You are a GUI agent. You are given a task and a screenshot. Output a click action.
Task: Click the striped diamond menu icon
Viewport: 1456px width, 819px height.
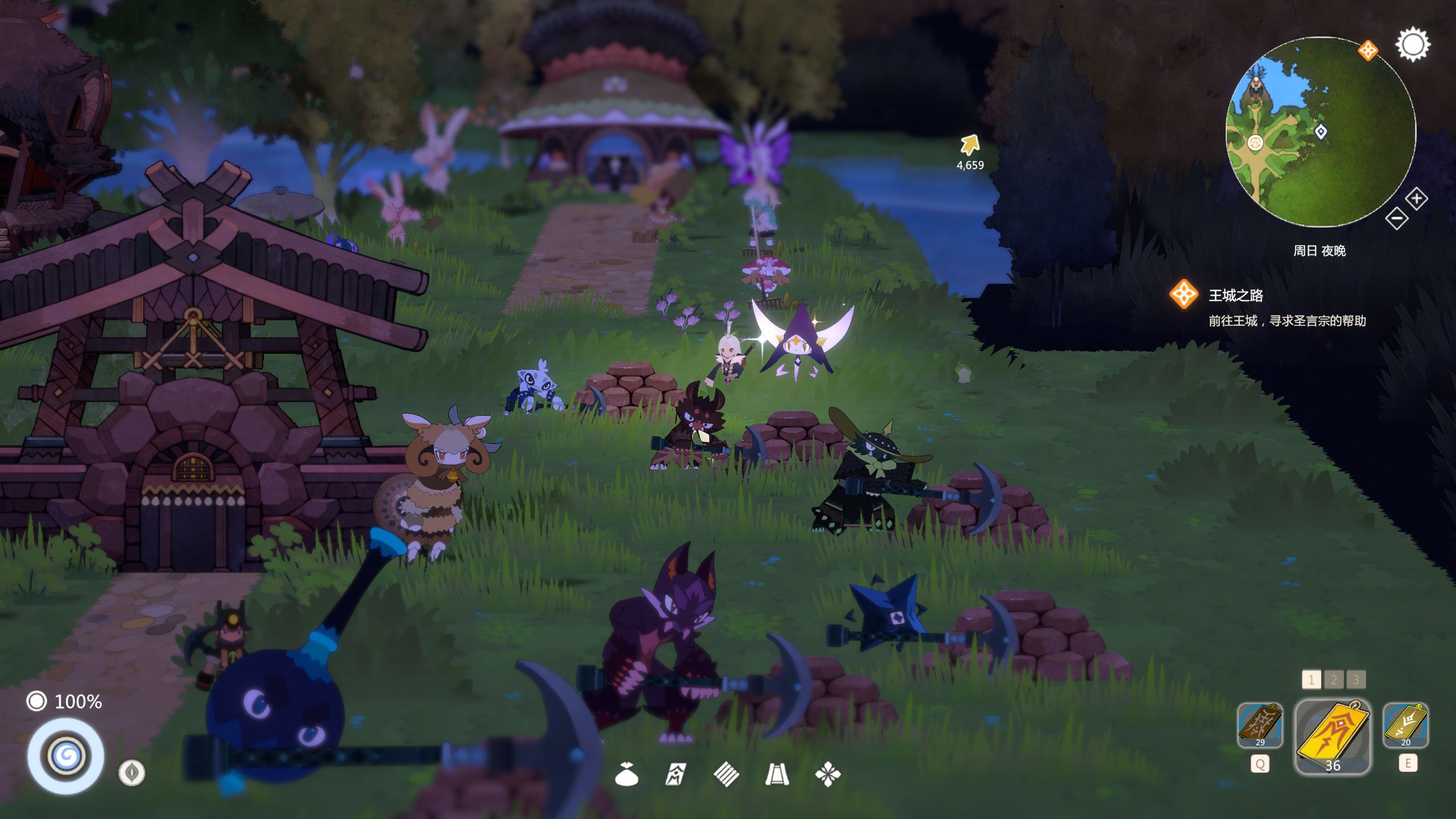click(x=726, y=774)
